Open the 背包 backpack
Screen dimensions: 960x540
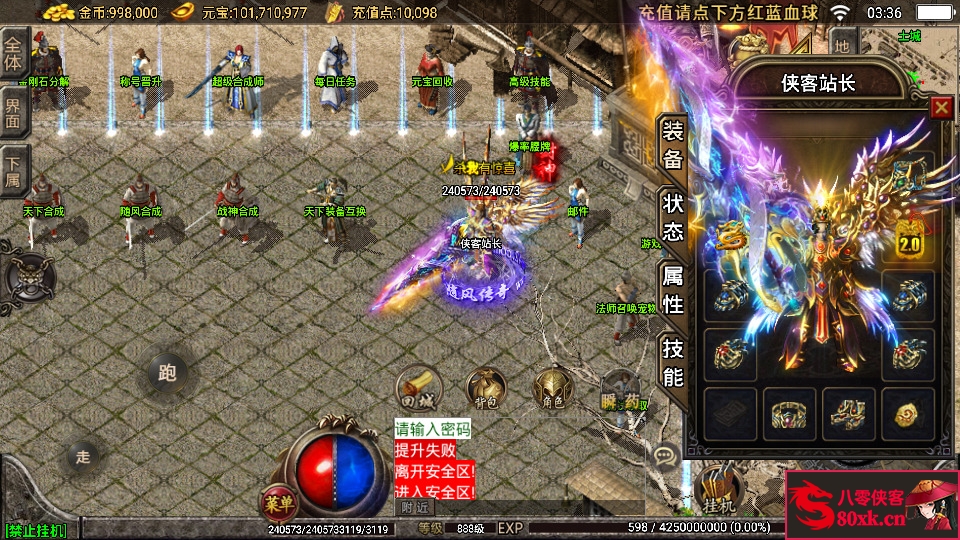(486, 387)
